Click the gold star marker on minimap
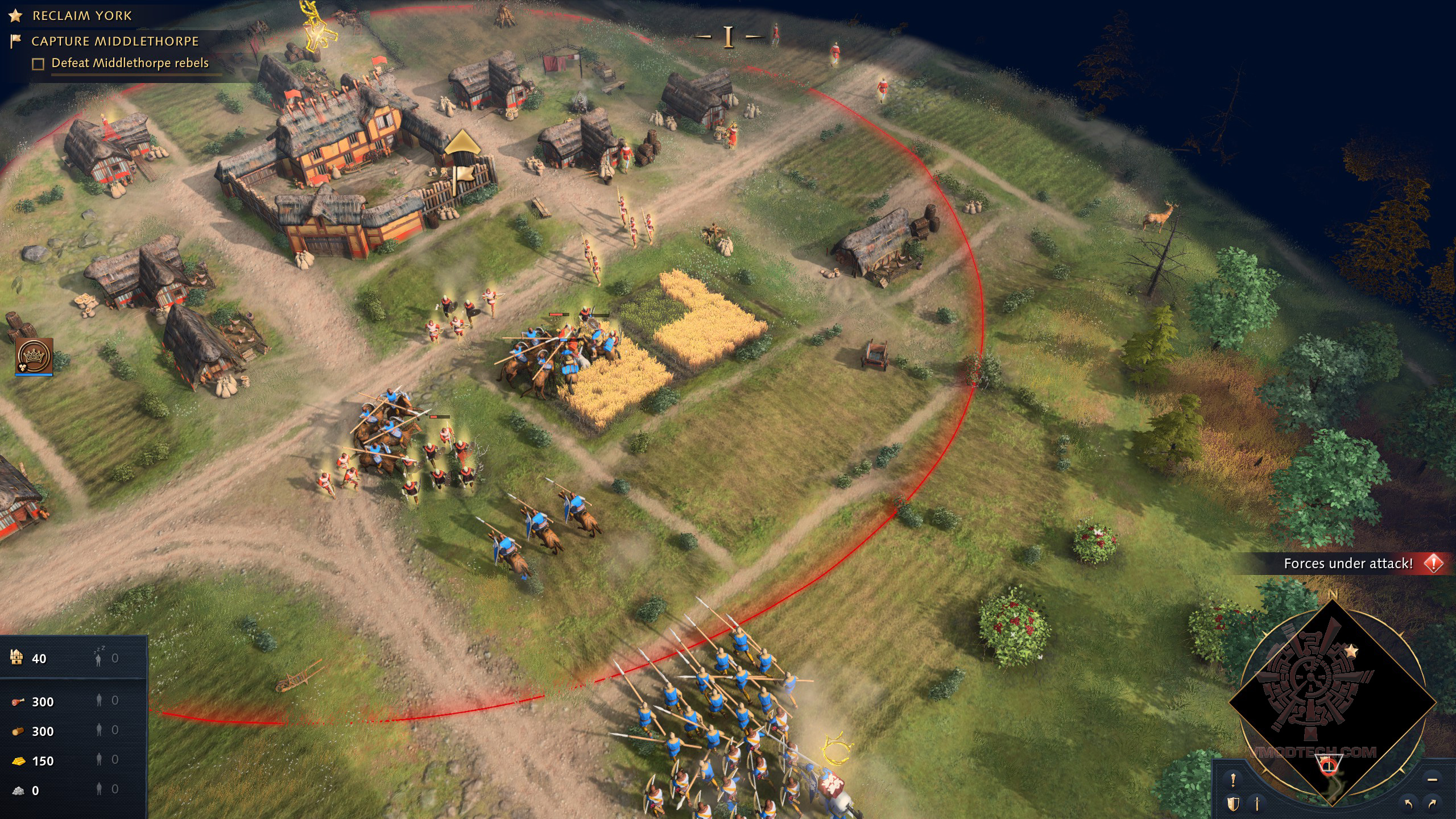The width and height of the screenshot is (1456, 819). click(x=1351, y=651)
